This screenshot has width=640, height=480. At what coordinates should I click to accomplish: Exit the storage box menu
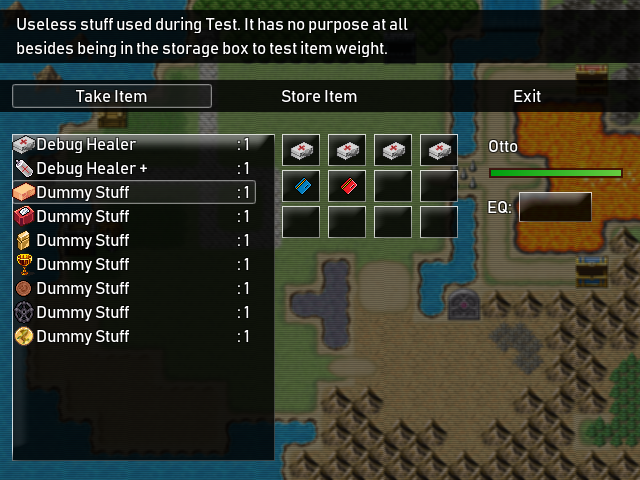click(x=527, y=96)
